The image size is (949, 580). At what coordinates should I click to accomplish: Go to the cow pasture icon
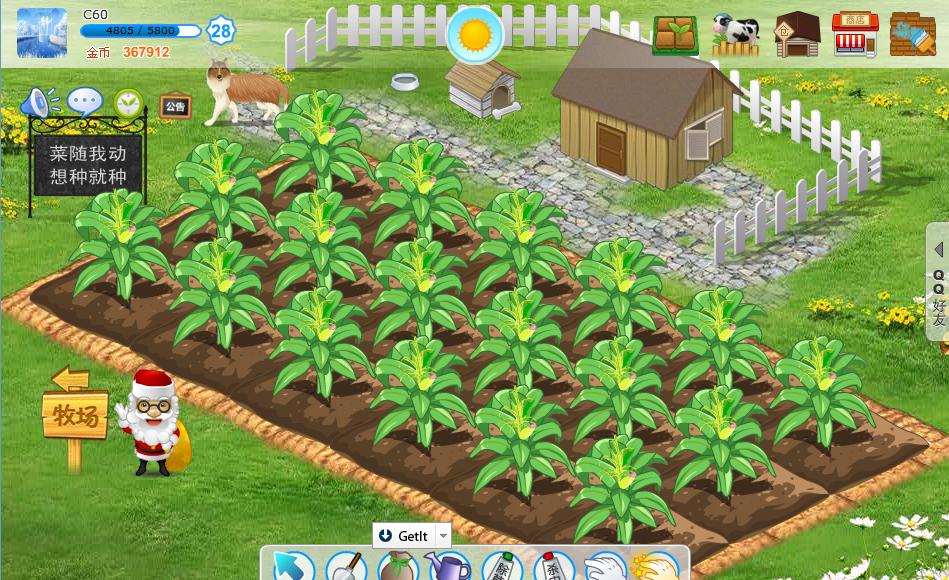tap(736, 35)
